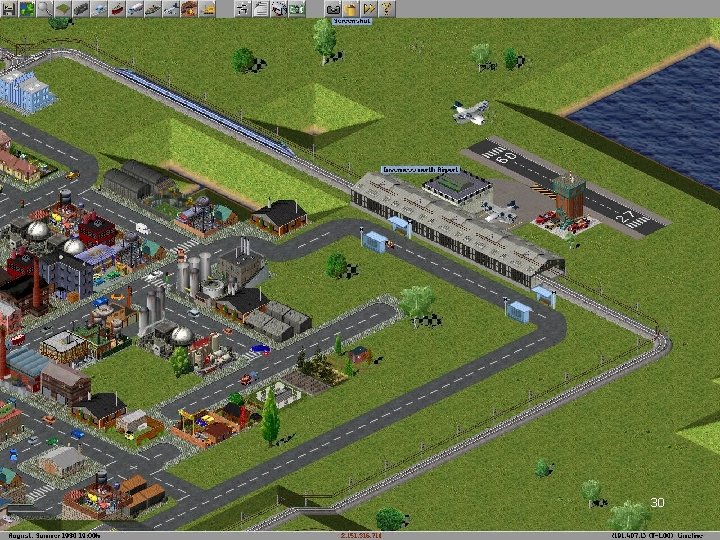
Task: Open the minimap from the toolbar
Action: 26,9
